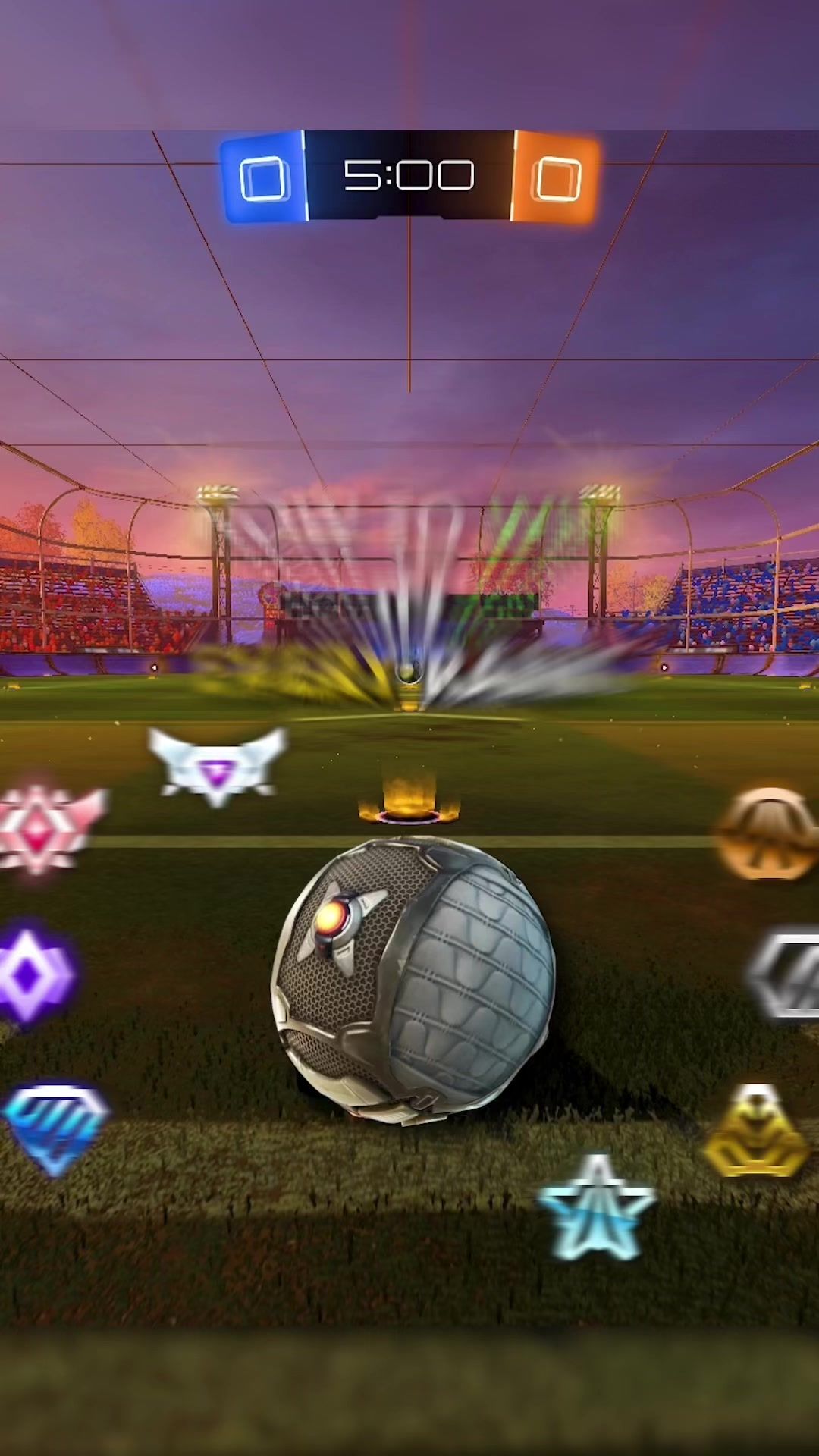Select the Gold rank emblem
Image resolution: width=819 pixels, height=1456 pixels.
755,1134
